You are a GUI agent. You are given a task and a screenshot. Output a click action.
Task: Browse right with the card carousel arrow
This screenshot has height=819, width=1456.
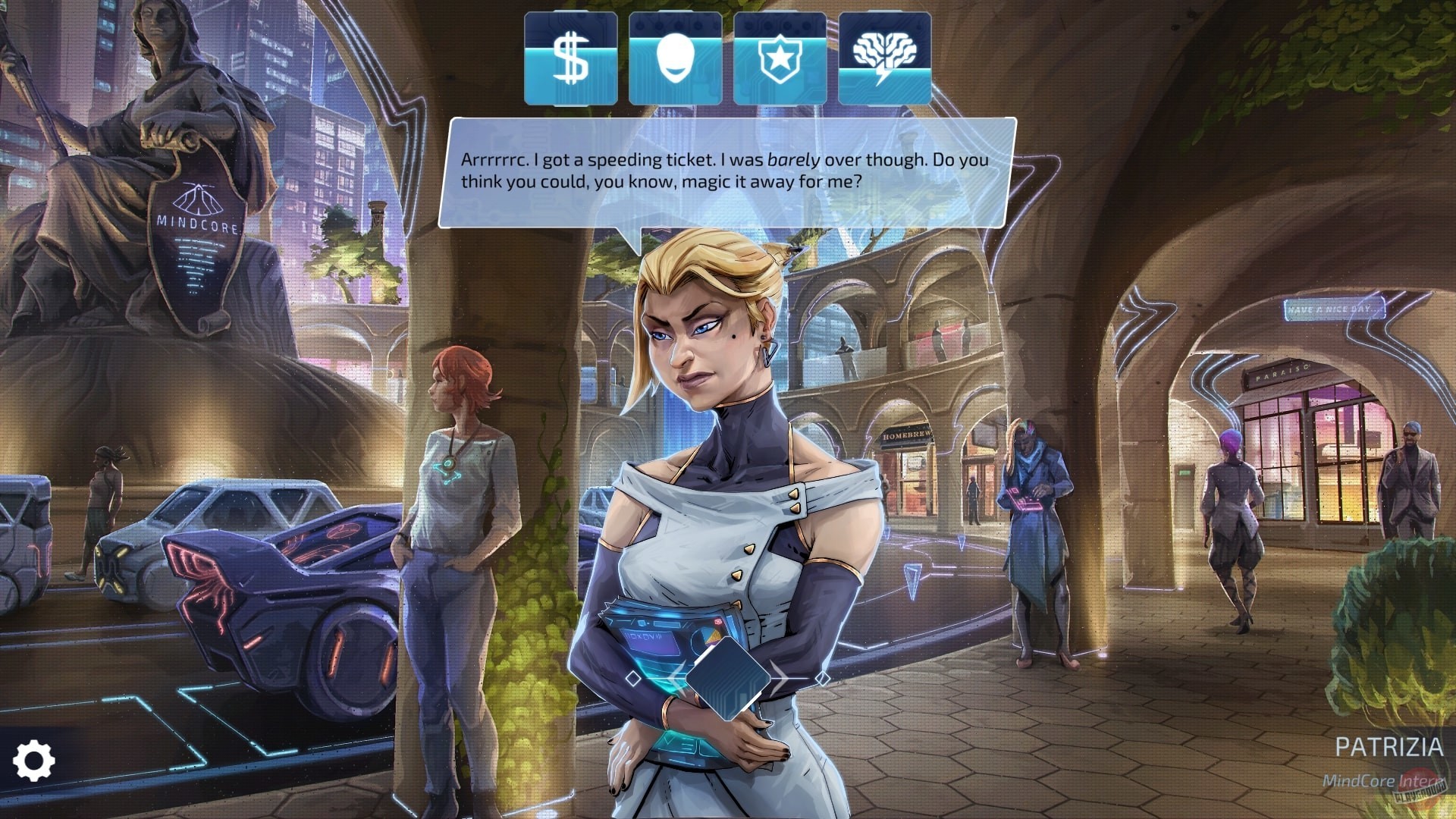point(777,679)
